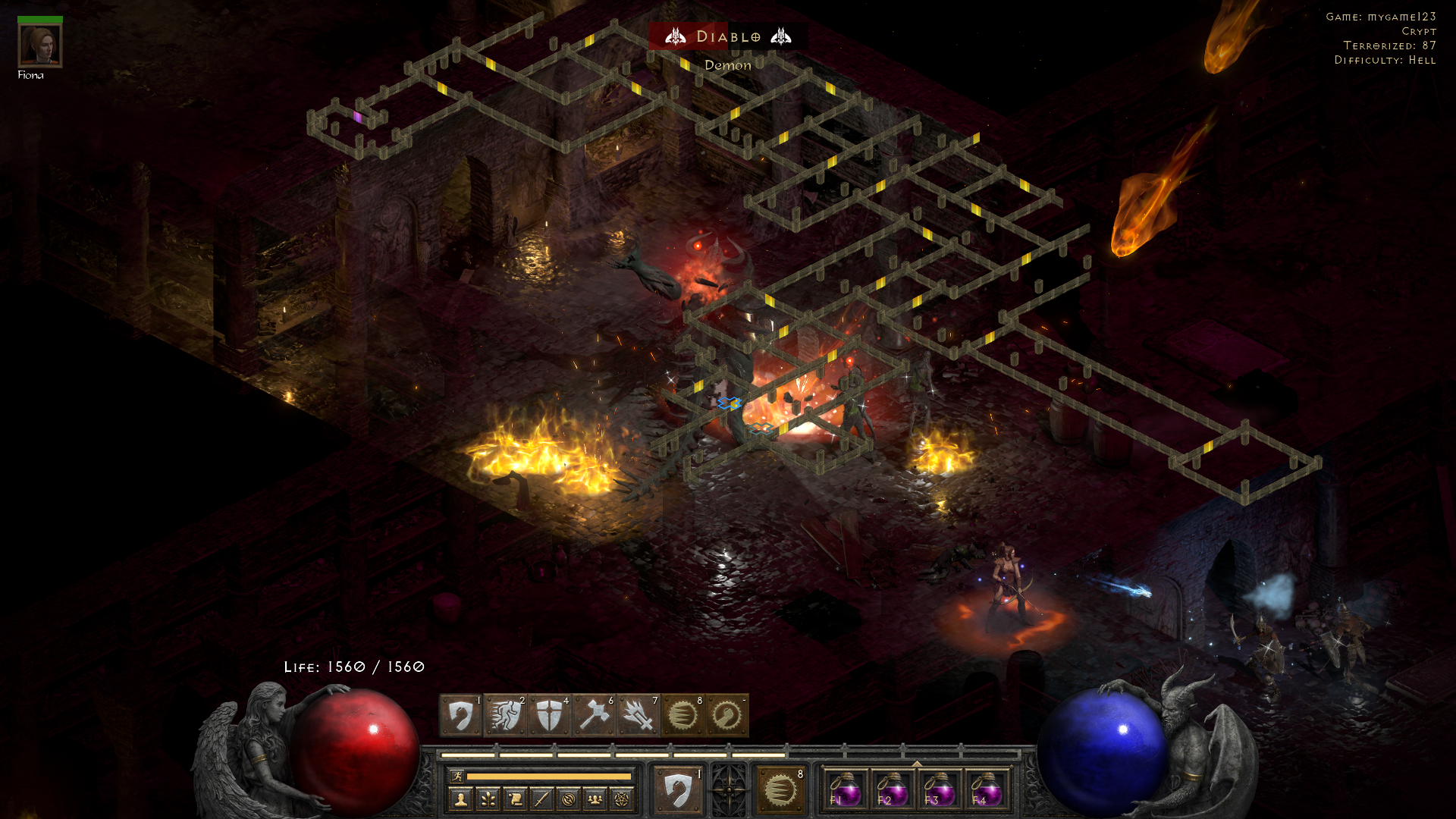The image size is (1456, 819).
Task: Open the left mouse button skill selector
Action: [x=677, y=790]
